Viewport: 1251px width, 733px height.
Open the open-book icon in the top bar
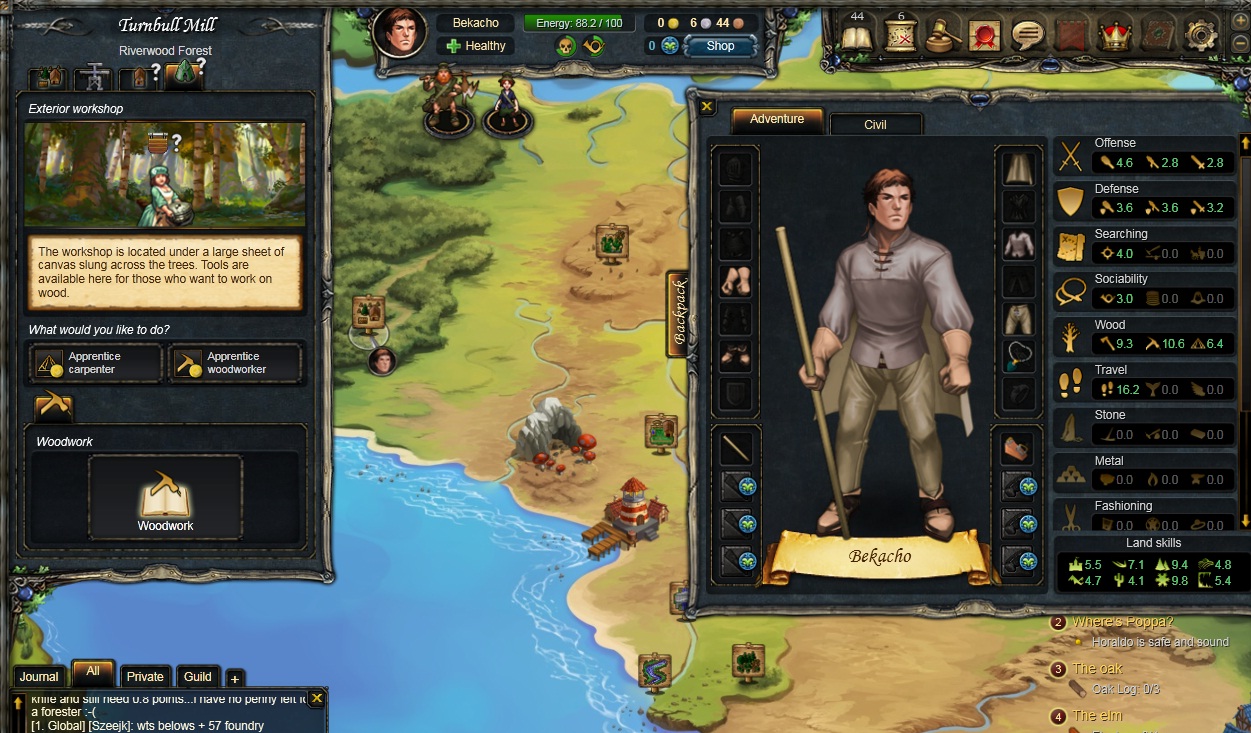[x=857, y=36]
